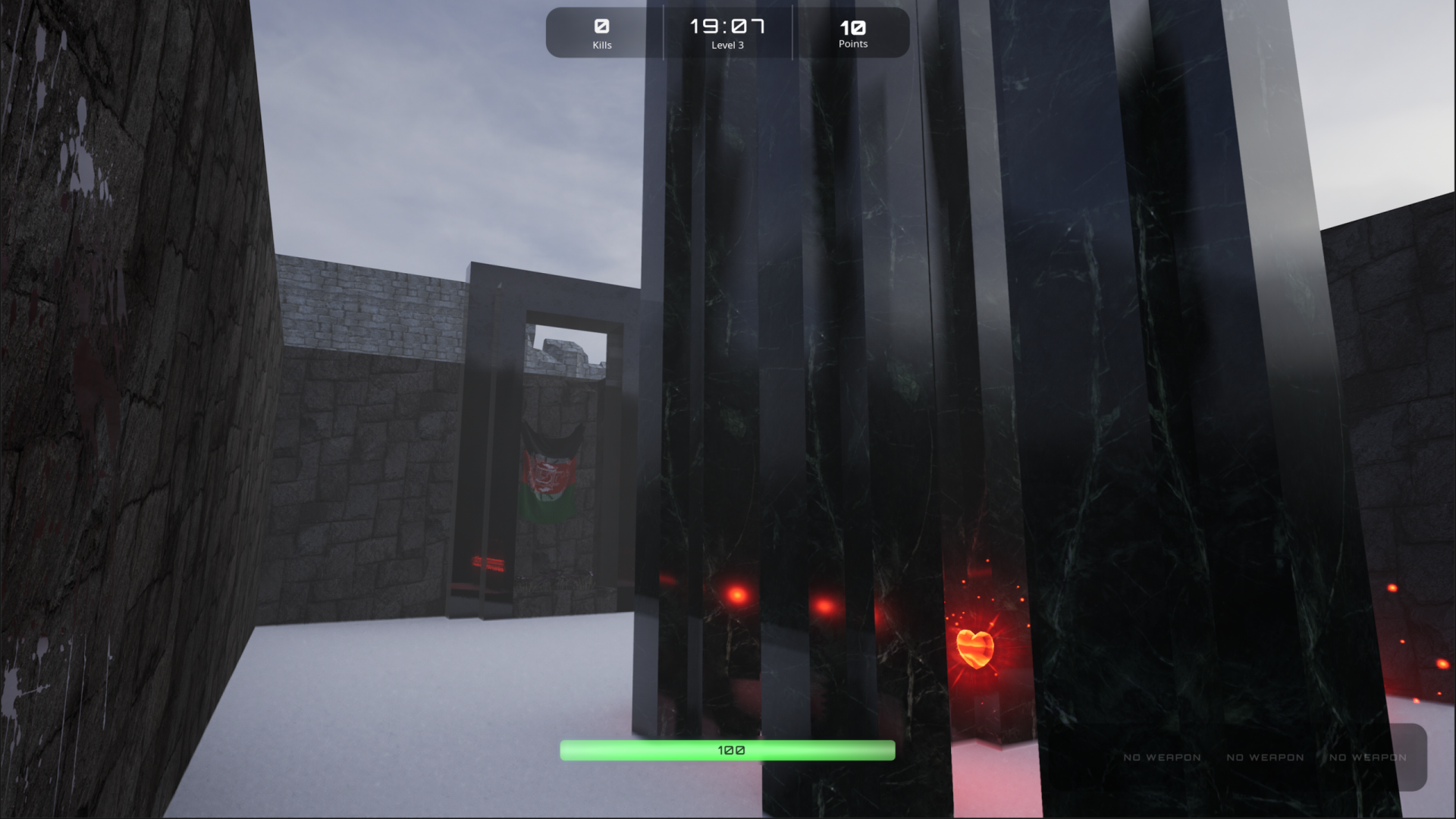Click the first NO WEAPON slot

(x=1161, y=757)
